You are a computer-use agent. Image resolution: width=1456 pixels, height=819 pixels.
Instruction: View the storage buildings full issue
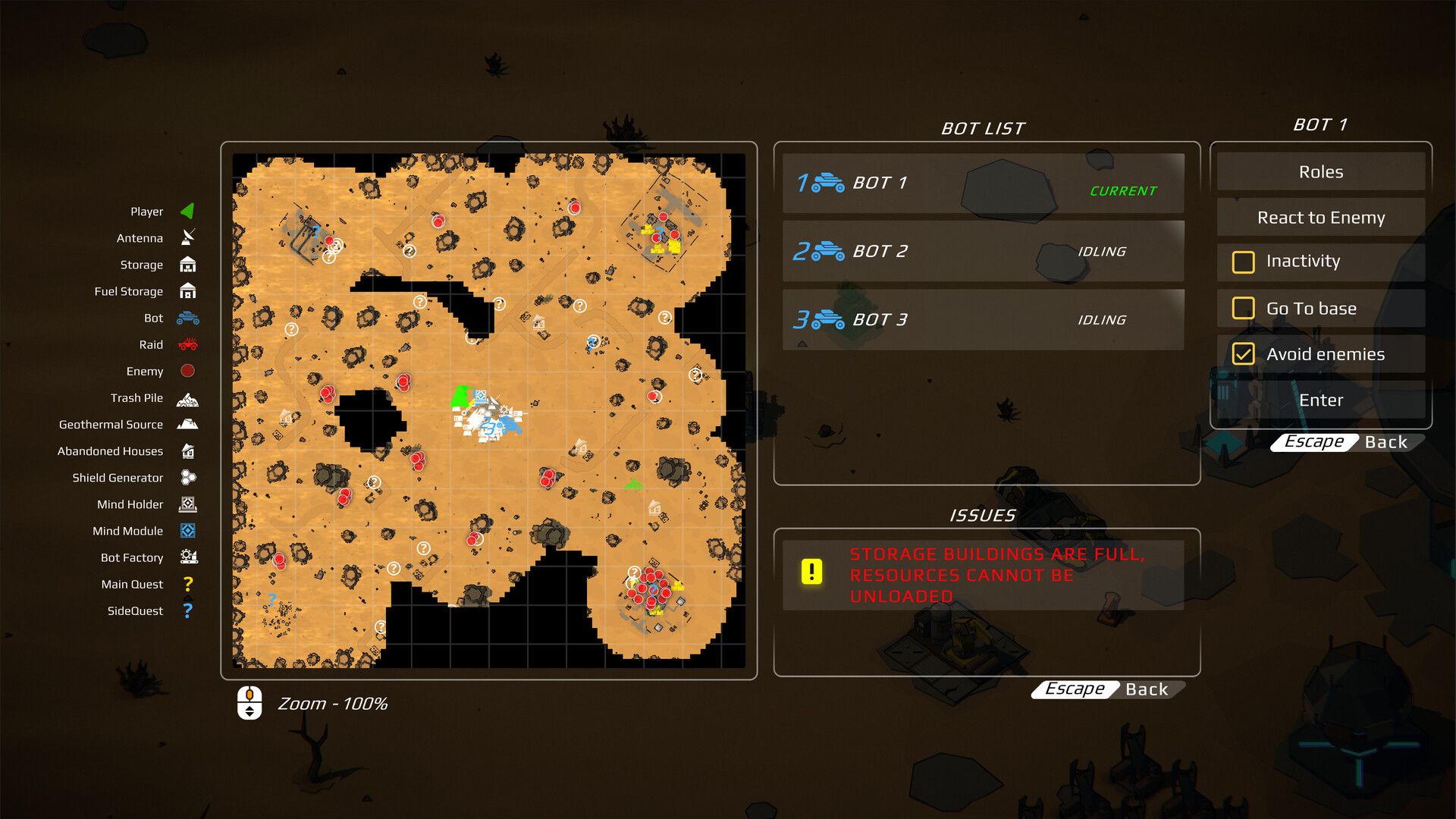tap(983, 575)
